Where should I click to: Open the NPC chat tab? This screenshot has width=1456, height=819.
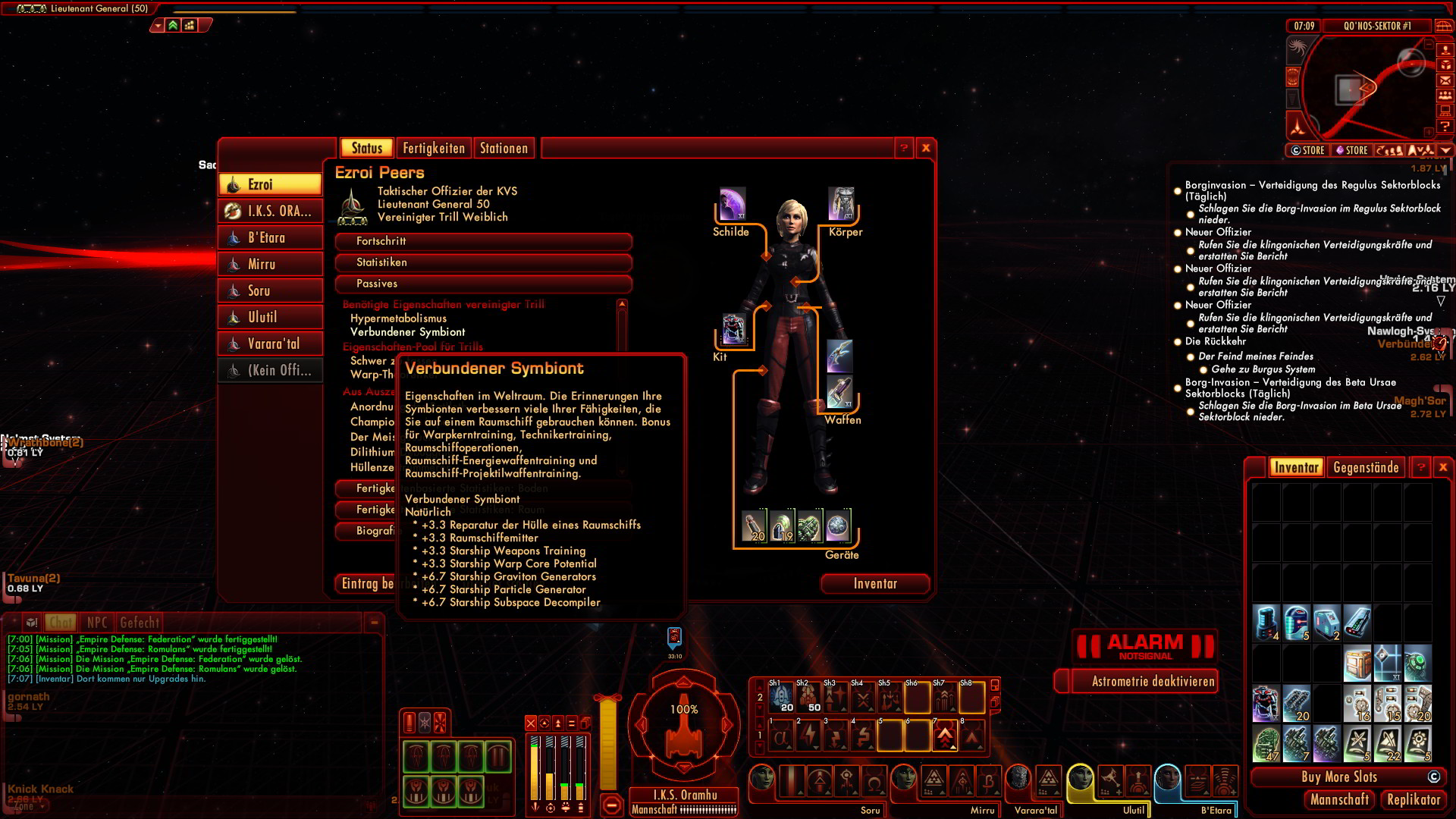tap(97, 623)
